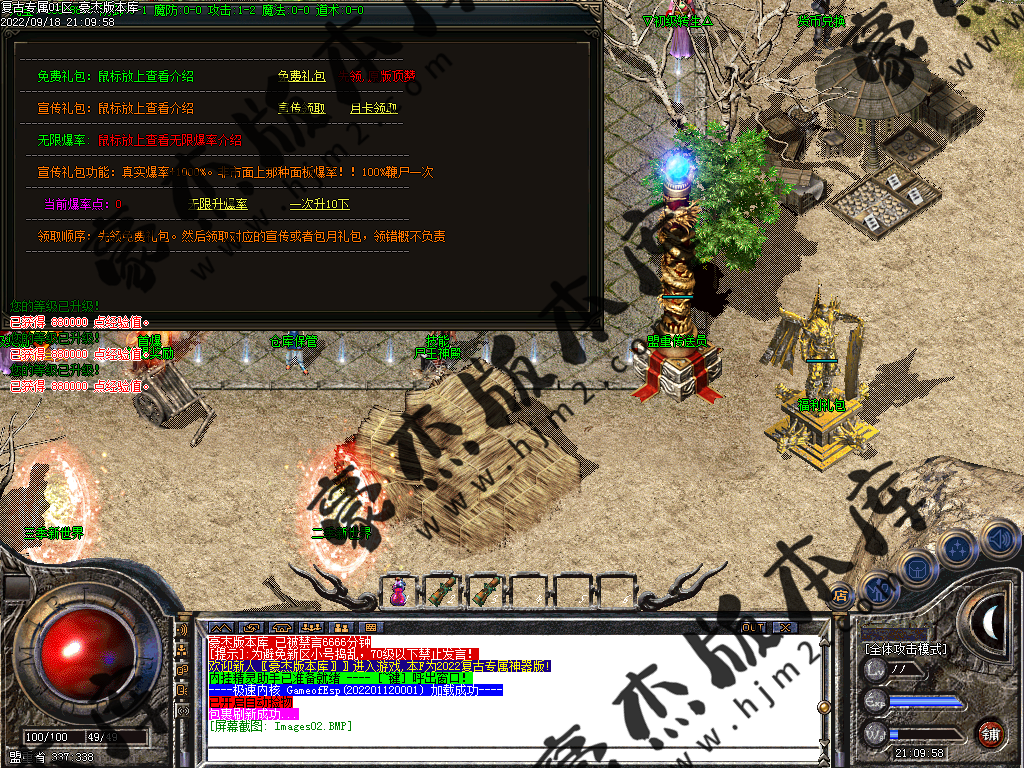Click the 宣传领取 link
The width and height of the screenshot is (1024, 768).
pos(301,108)
